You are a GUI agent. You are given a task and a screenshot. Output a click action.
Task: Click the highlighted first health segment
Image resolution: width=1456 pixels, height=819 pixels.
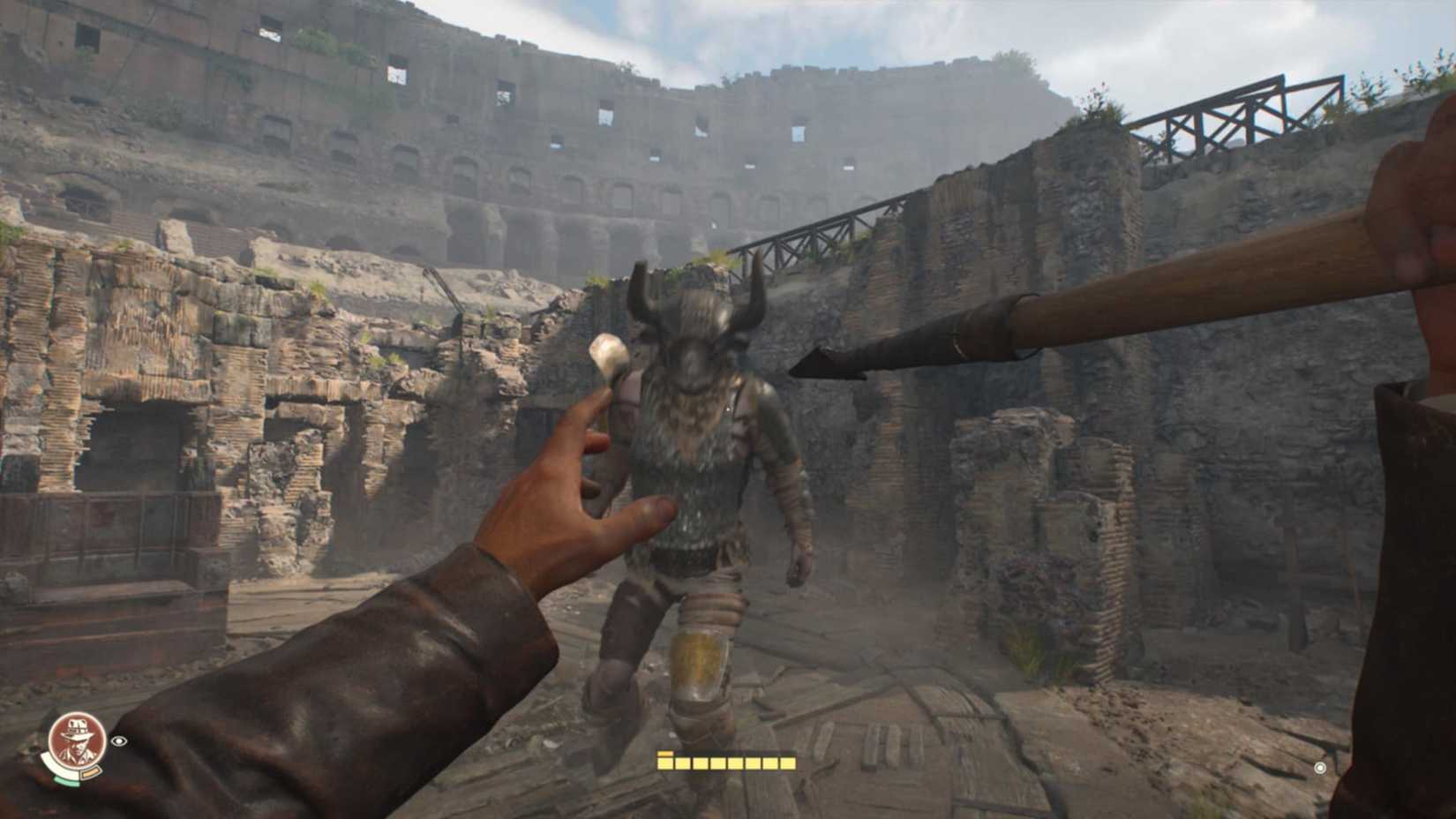tap(664, 763)
